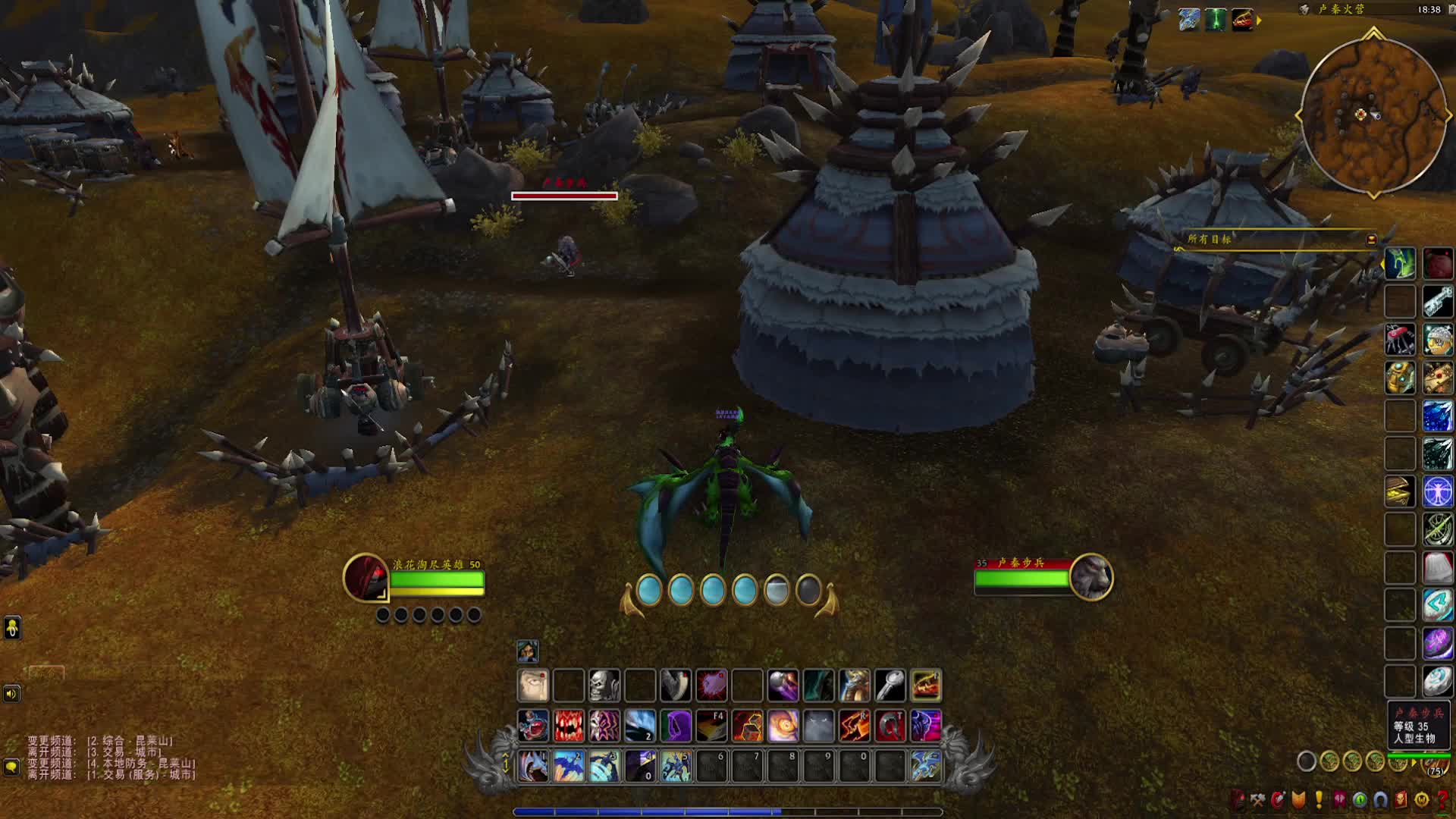Open the chat bubble button
Screen dimensions: 1456x819
pos(11,767)
